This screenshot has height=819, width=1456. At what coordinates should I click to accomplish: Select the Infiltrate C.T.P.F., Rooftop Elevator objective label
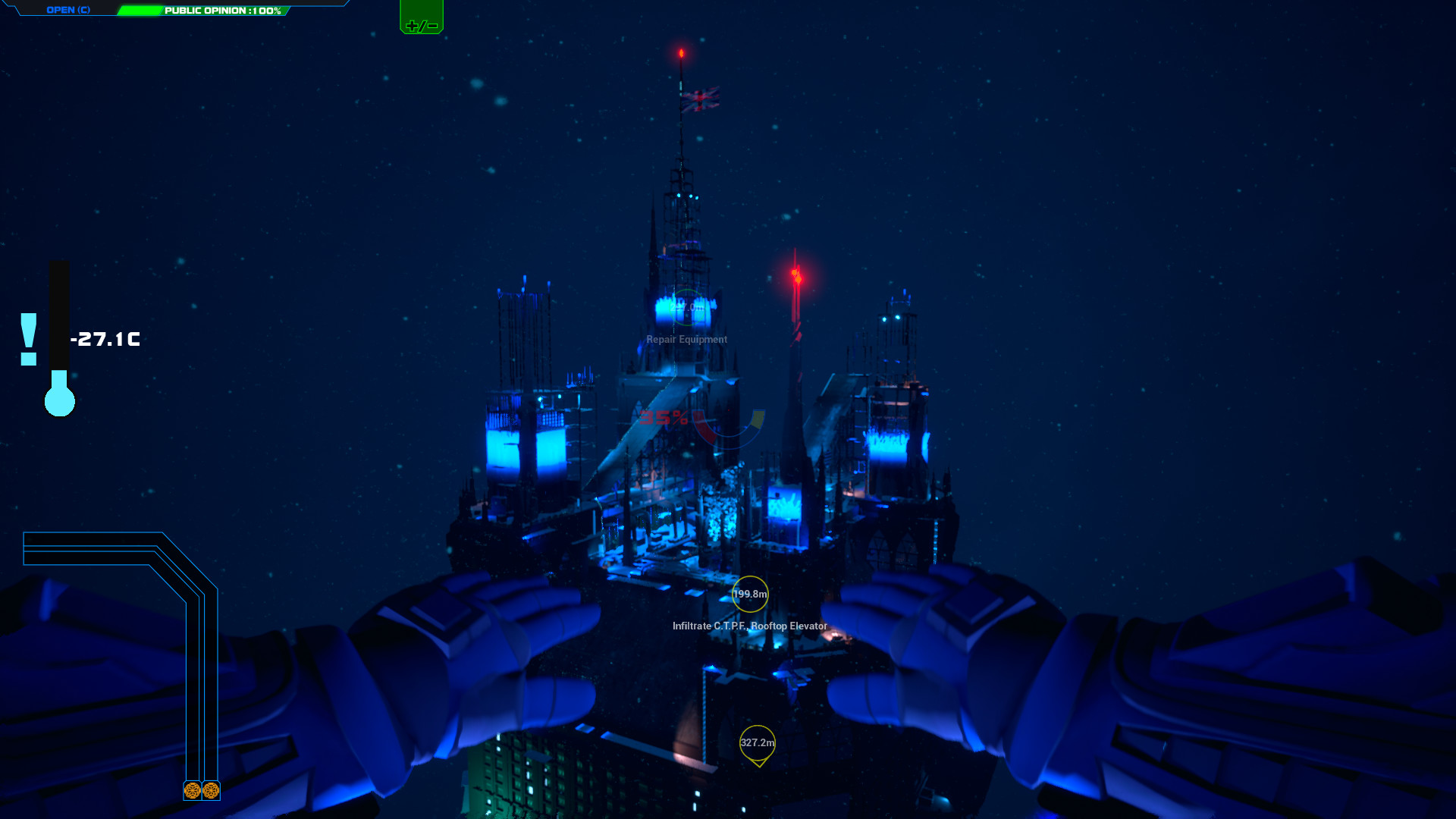click(748, 627)
